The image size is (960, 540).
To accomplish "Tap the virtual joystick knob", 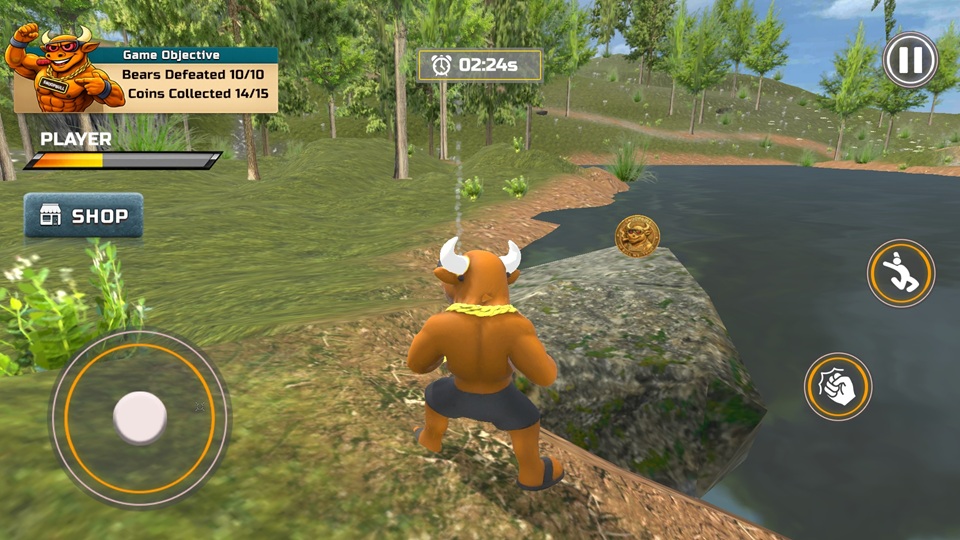I will click(x=140, y=417).
